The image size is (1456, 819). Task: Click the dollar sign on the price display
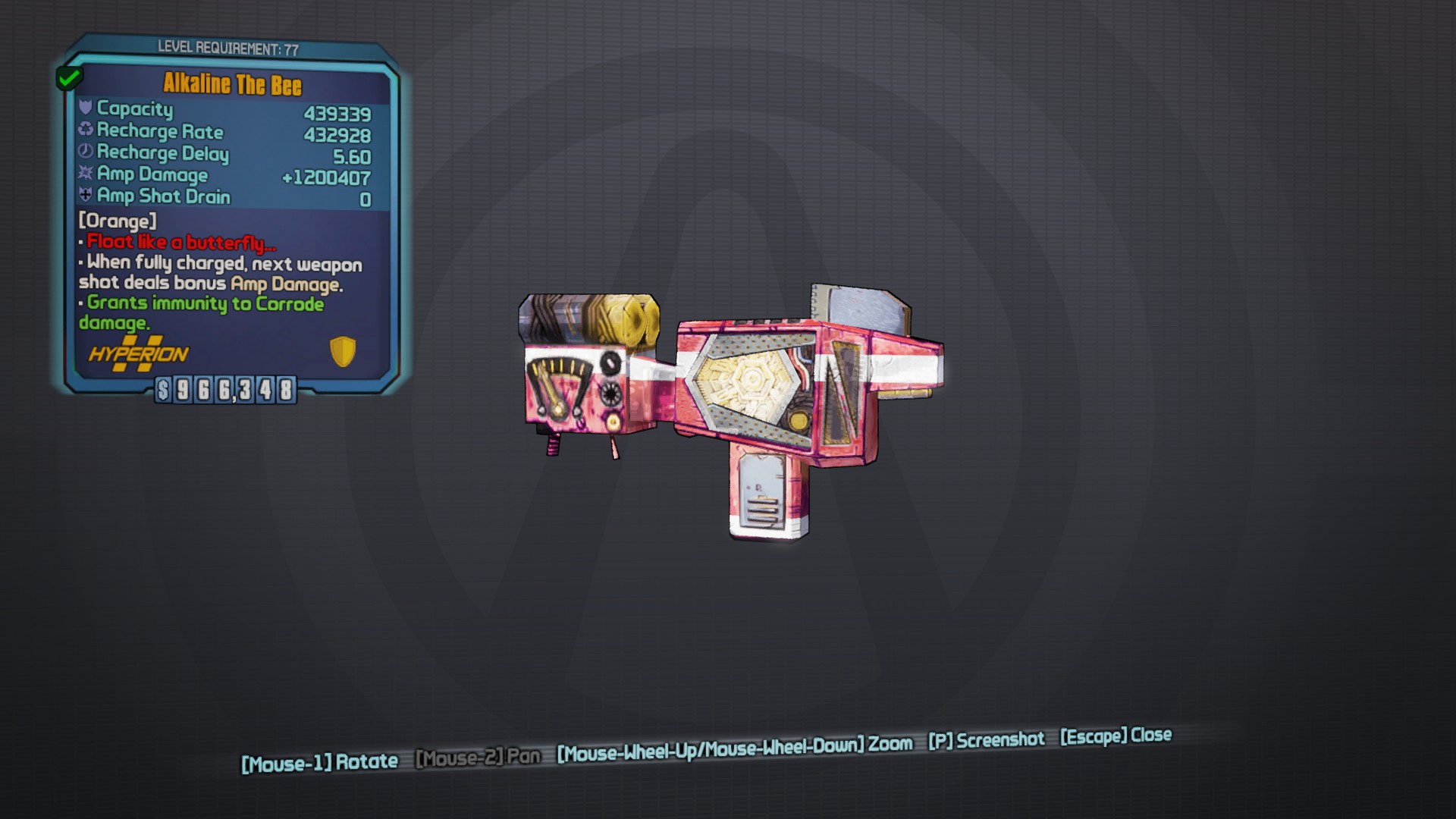pyautogui.click(x=163, y=391)
